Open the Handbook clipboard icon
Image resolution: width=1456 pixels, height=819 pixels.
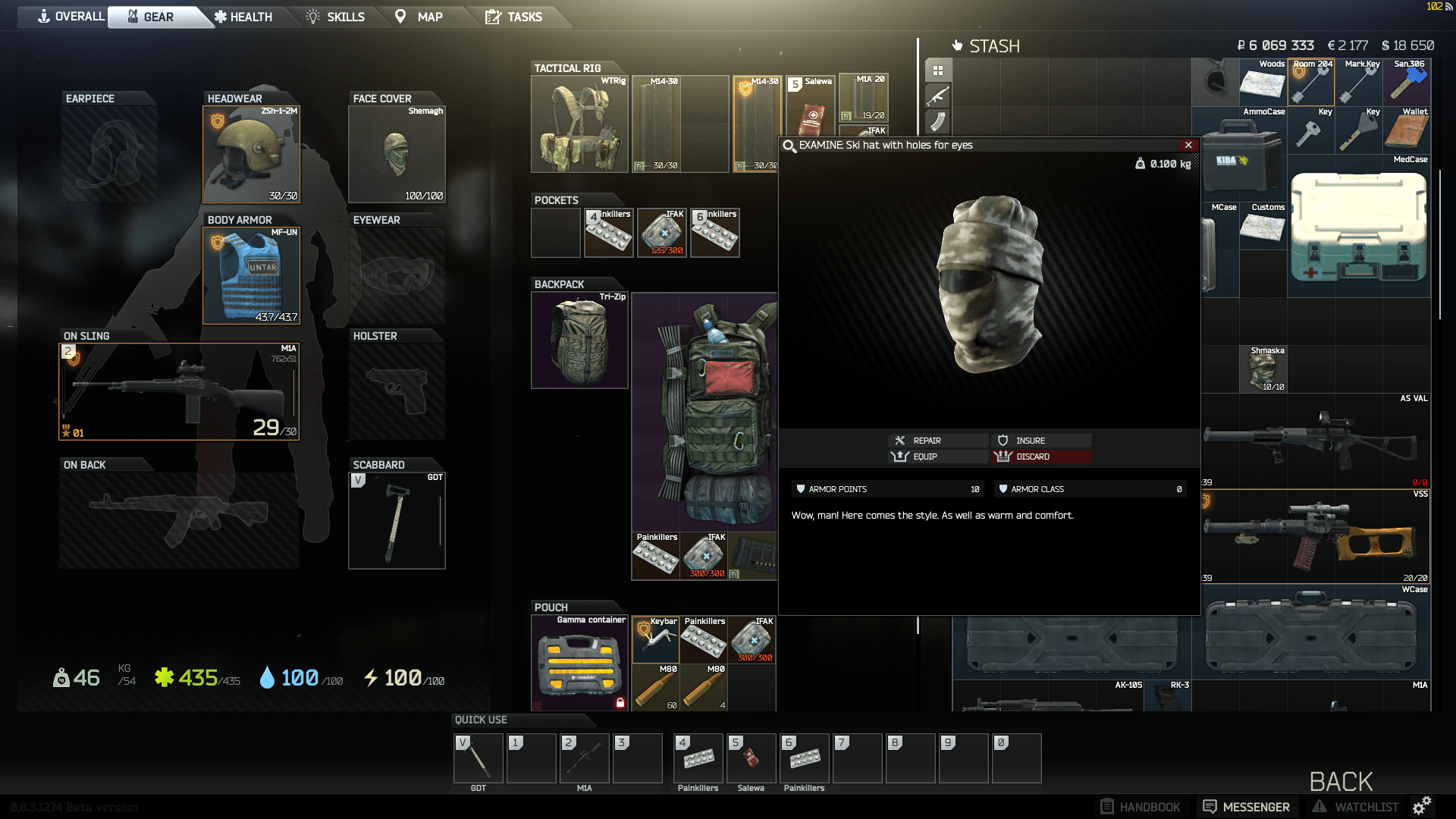click(x=1108, y=806)
